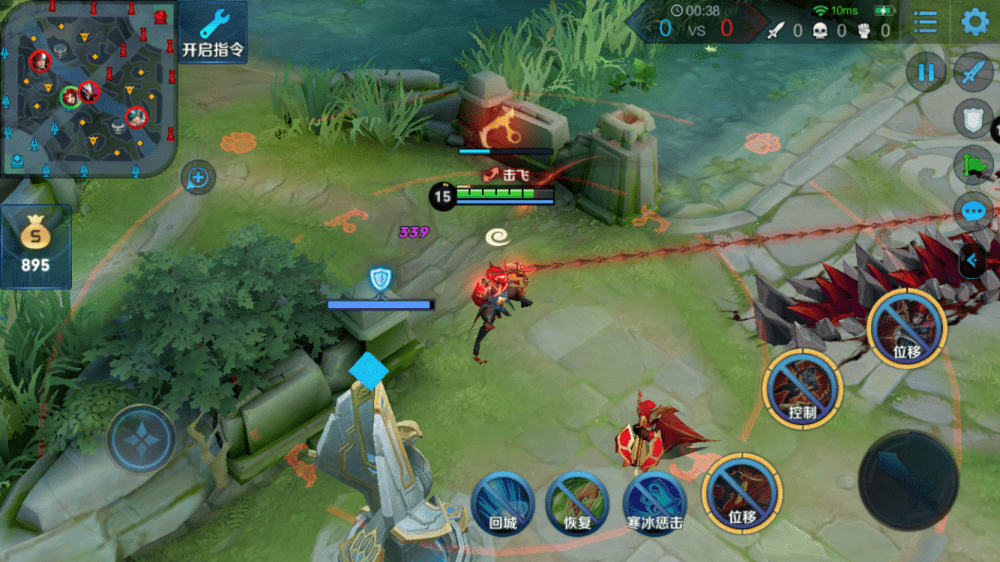1000x562 pixels.
Task: Open the chat speech bubble
Action: point(973,211)
